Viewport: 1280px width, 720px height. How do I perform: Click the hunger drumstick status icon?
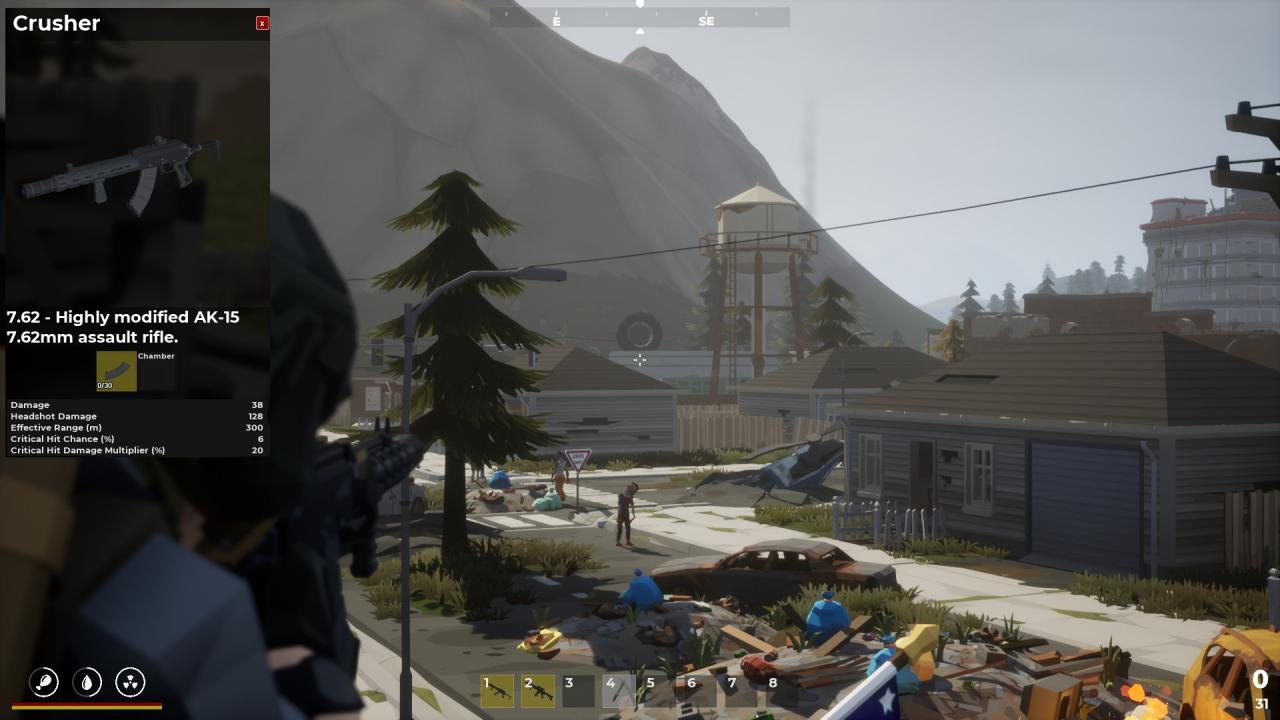click(x=44, y=682)
